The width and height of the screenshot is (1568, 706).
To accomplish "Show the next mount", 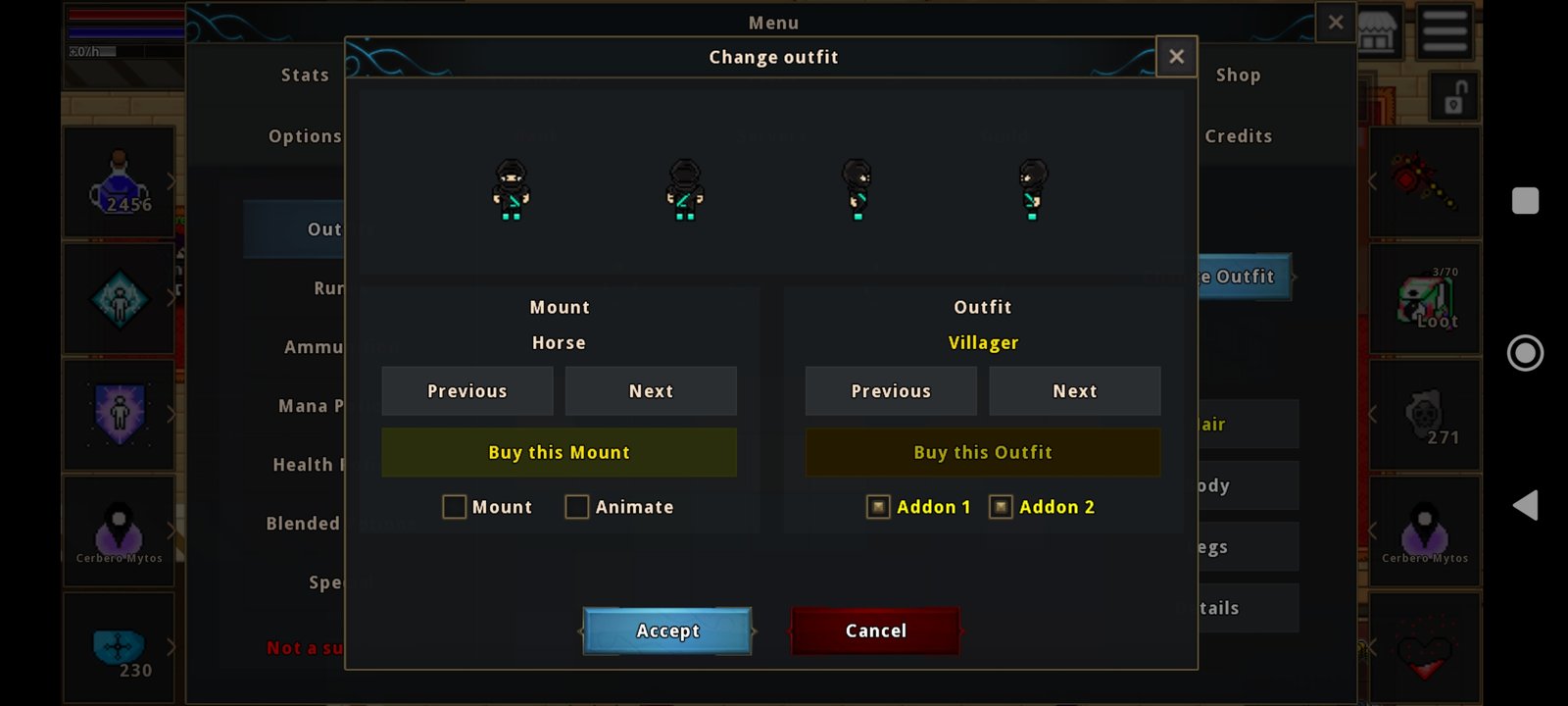I will point(651,391).
